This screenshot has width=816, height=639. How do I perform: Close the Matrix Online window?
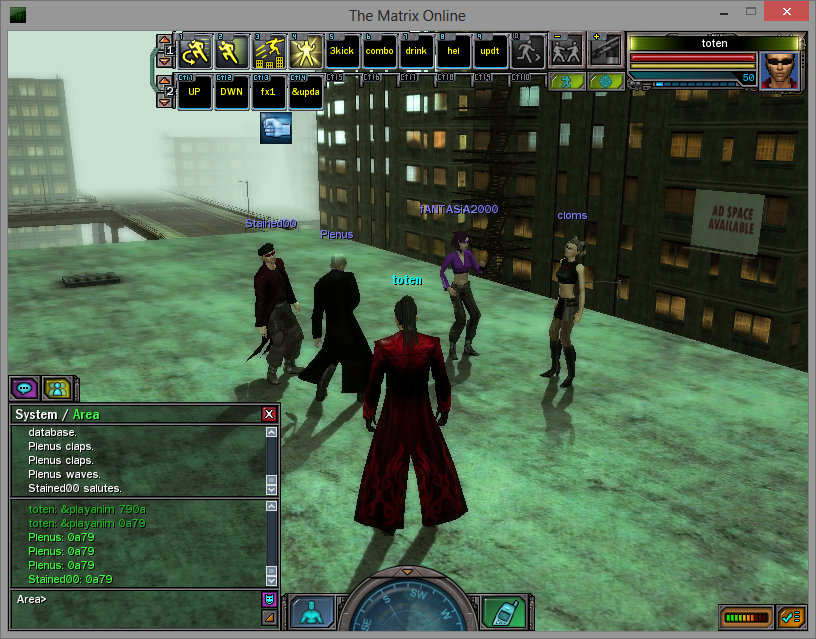[790, 13]
